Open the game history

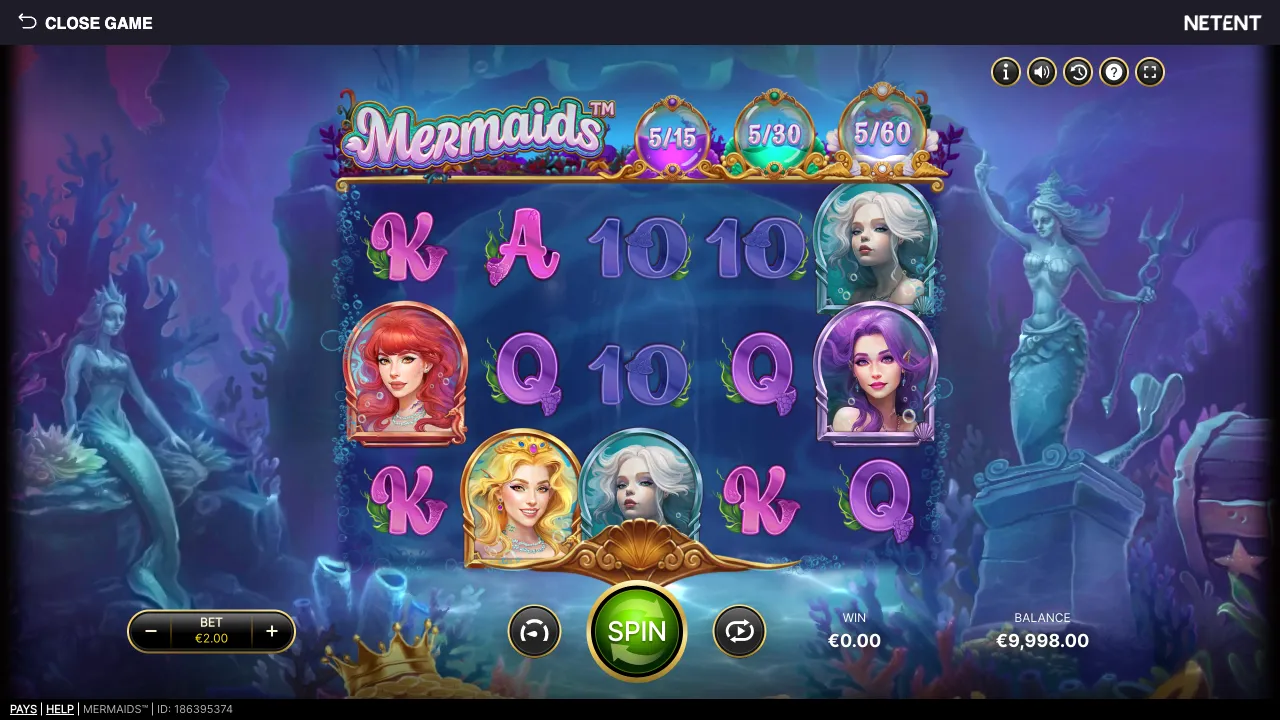point(1077,72)
